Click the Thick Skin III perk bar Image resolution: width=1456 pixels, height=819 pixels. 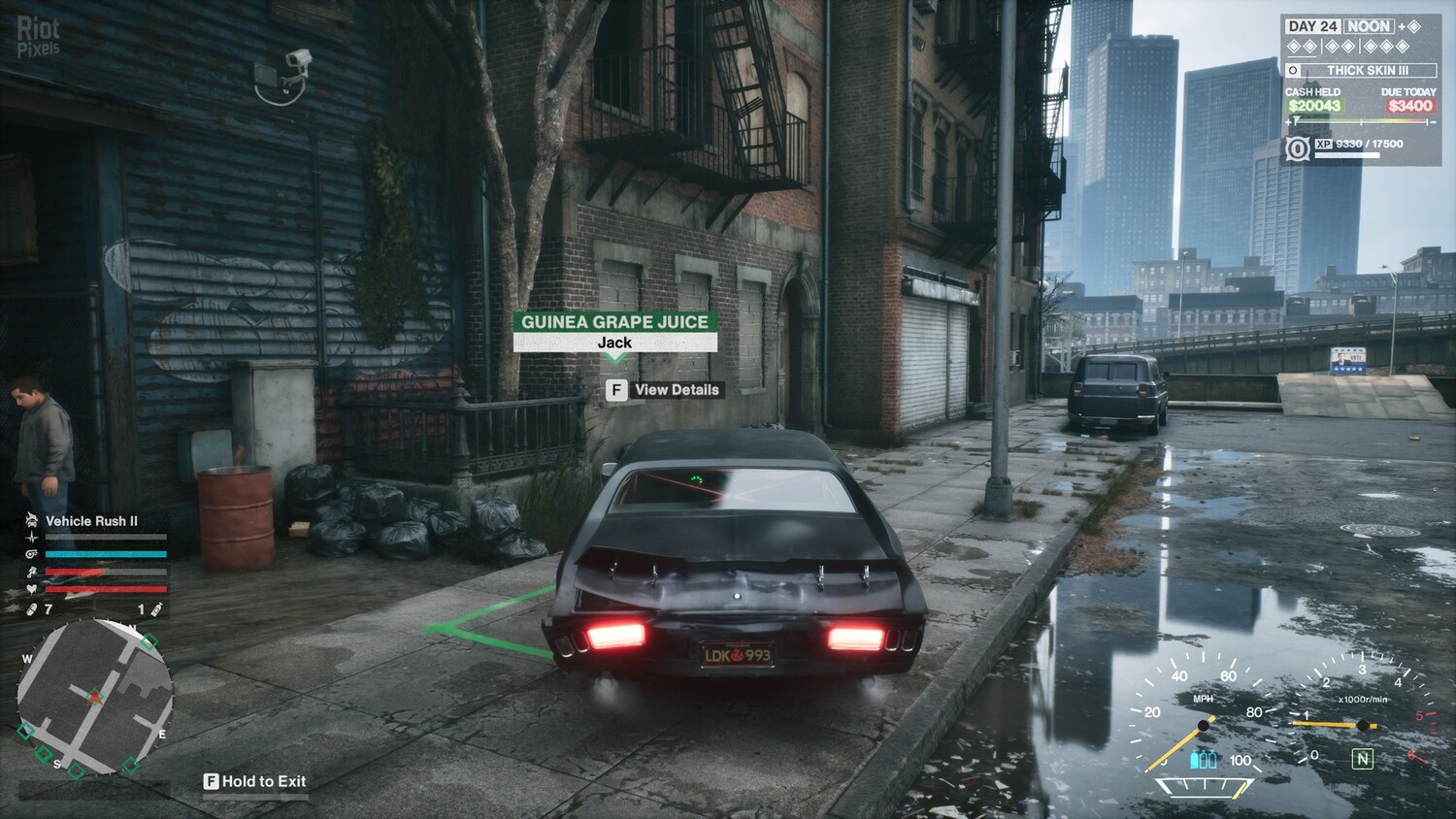[1361, 70]
